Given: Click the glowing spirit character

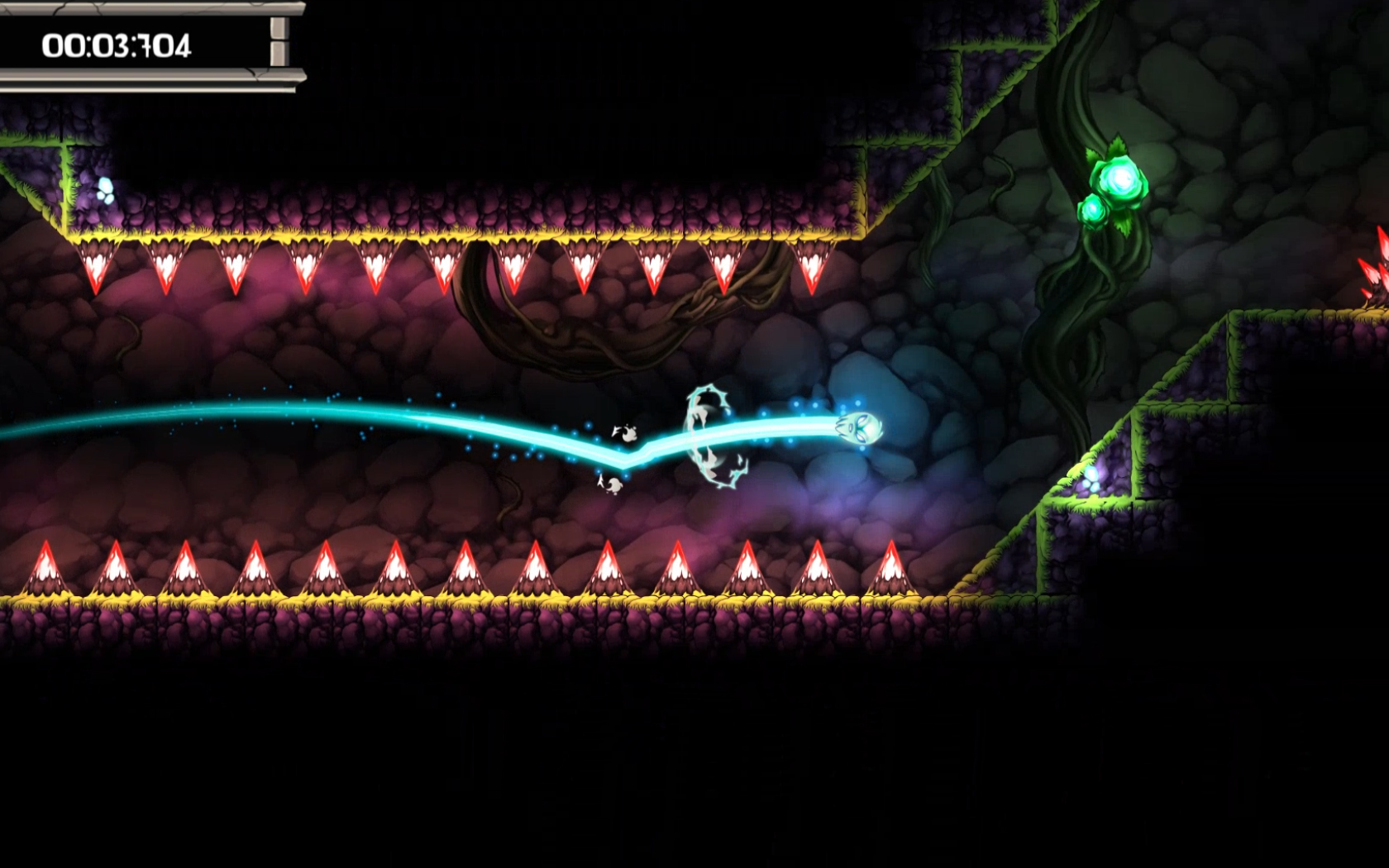Looking at the screenshot, I should pos(860,427).
